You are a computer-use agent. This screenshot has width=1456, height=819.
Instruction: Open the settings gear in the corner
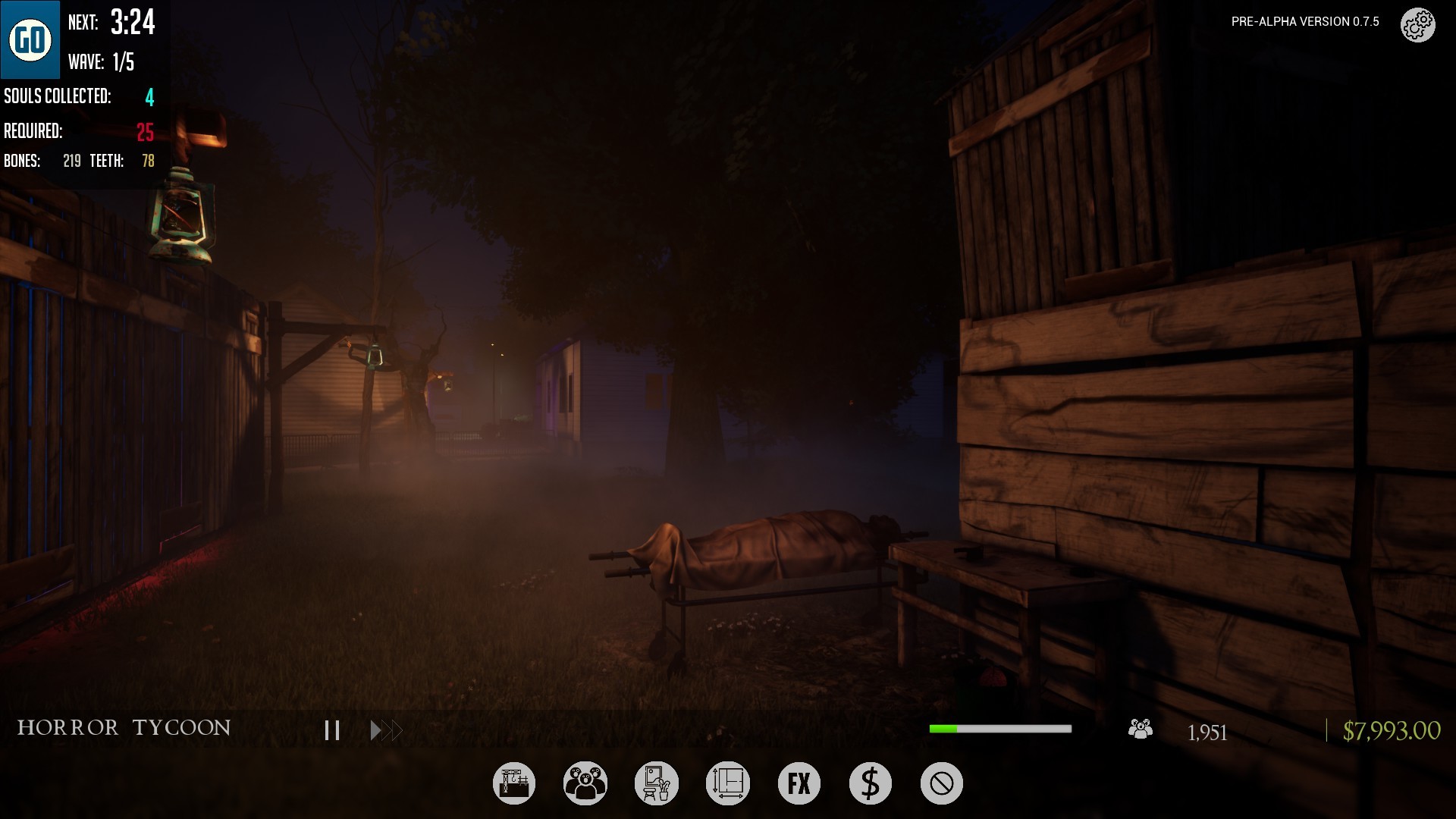pyautogui.click(x=1417, y=24)
